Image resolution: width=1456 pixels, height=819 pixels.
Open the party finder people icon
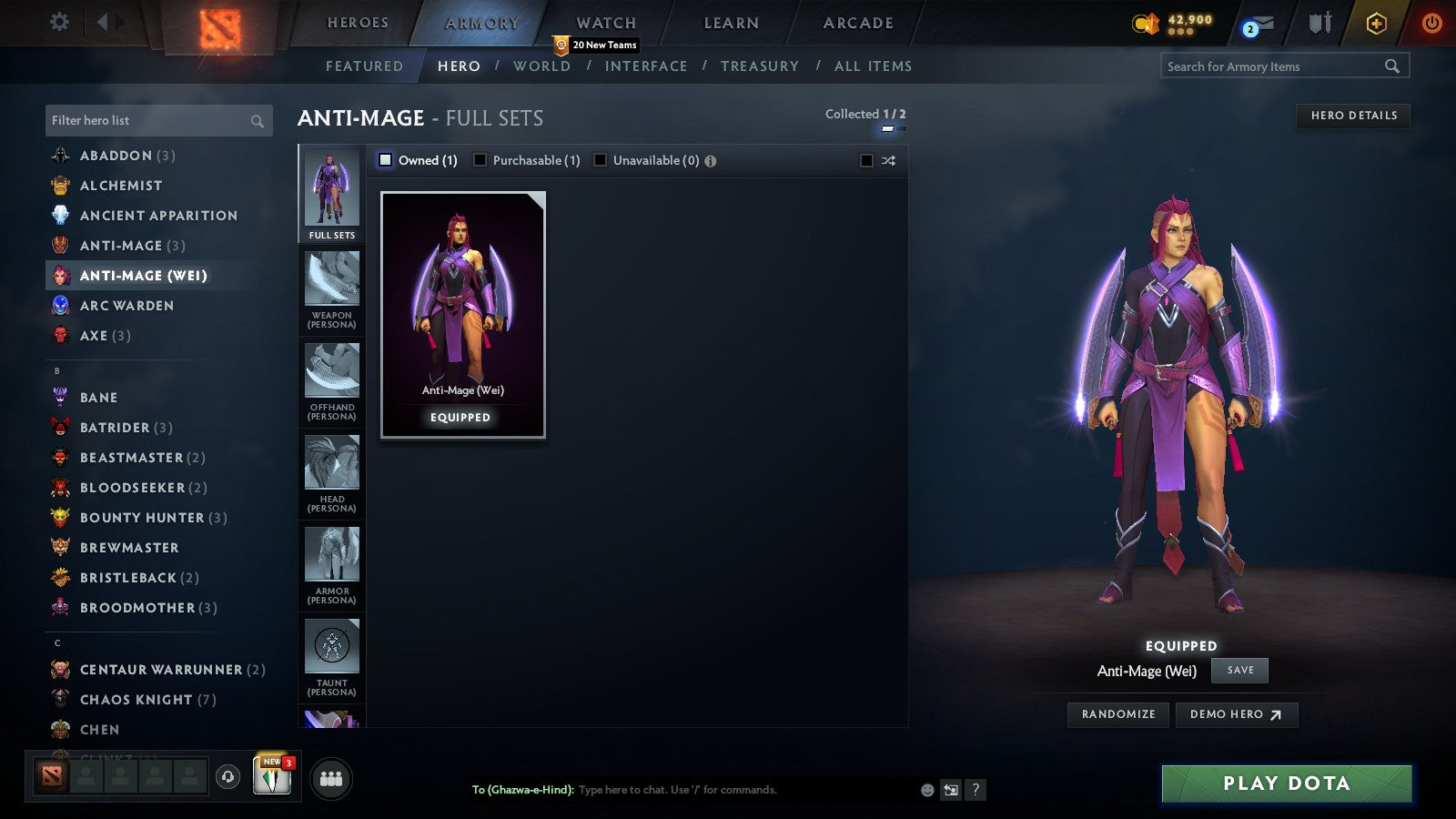click(x=331, y=778)
